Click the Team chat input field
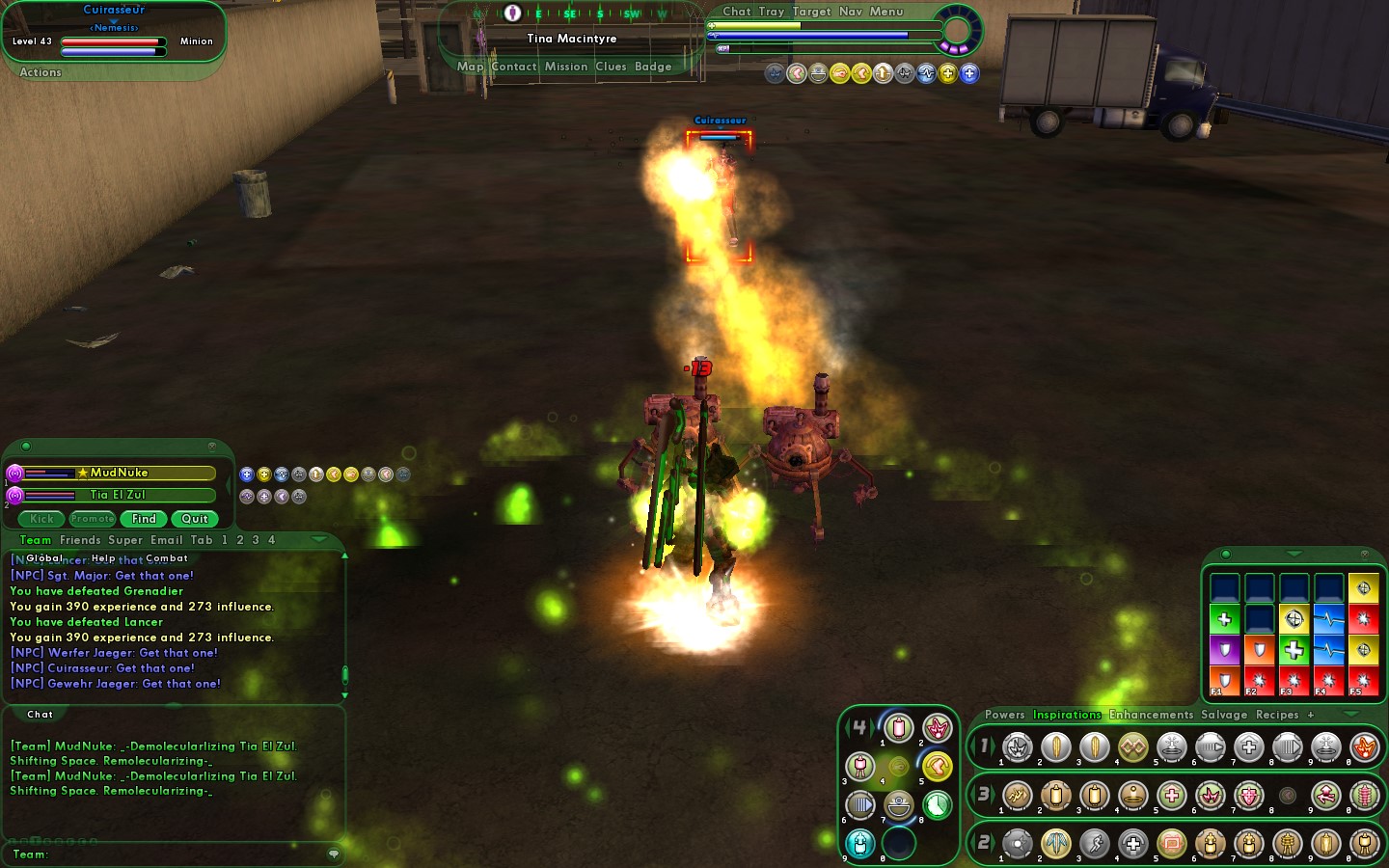 tap(183, 854)
